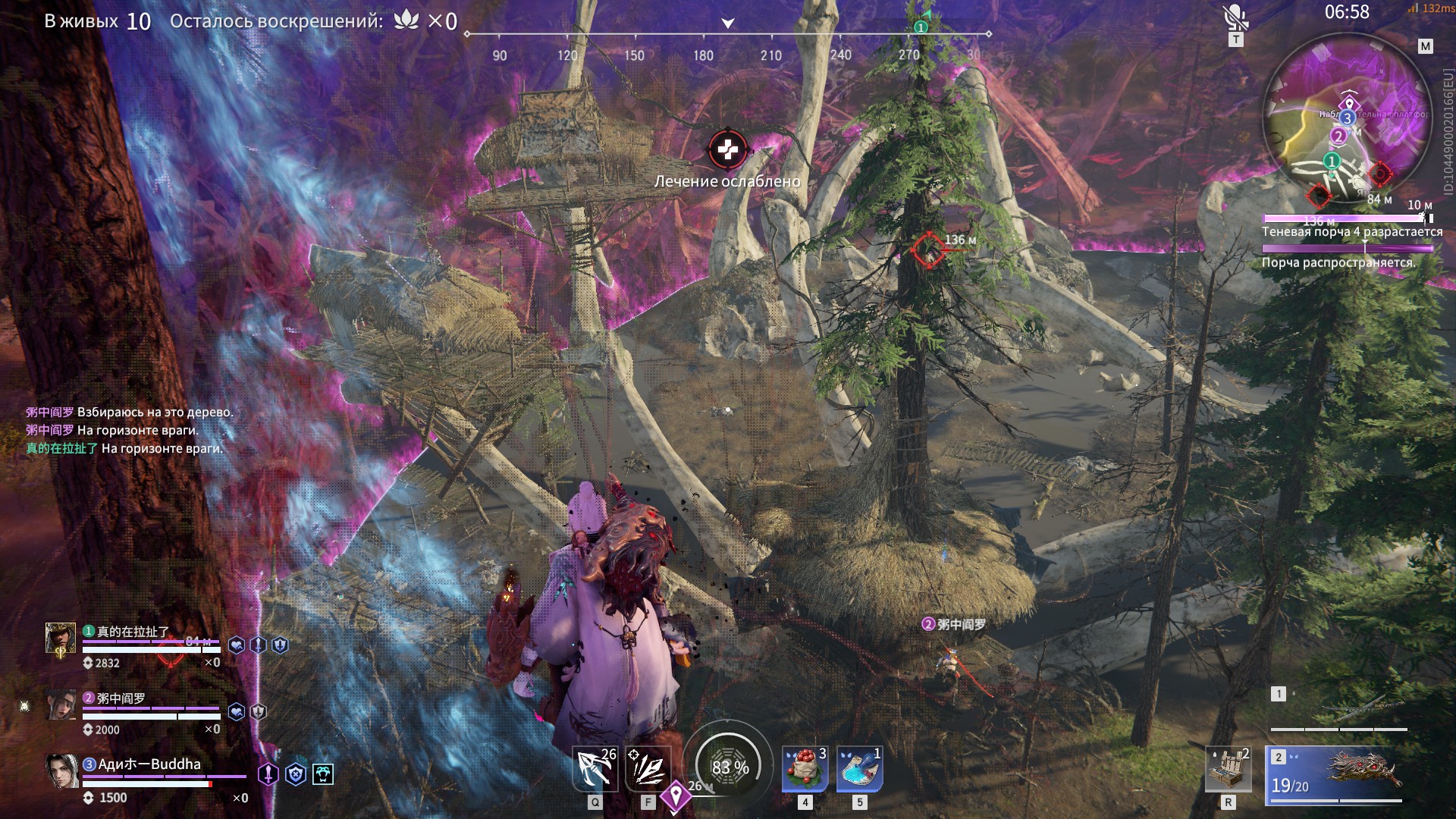The width and height of the screenshot is (1456, 819).
Task: Select the Buddha player portrait
Action: pyautogui.click(x=62, y=771)
